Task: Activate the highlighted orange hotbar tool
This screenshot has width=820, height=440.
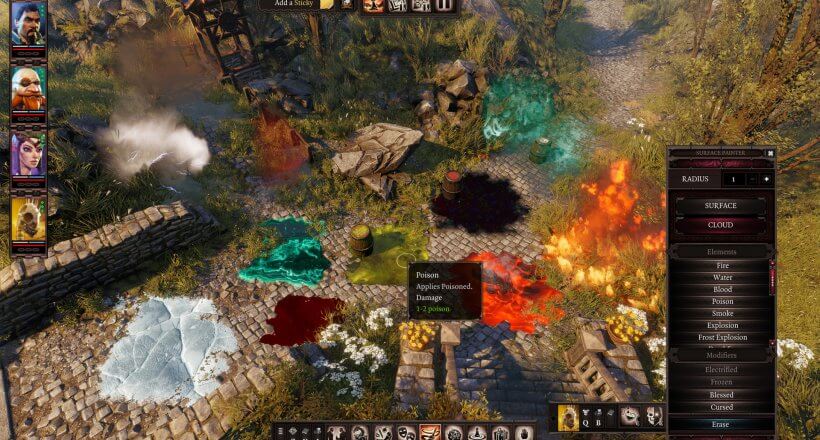Action: click(x=429, y=433)
